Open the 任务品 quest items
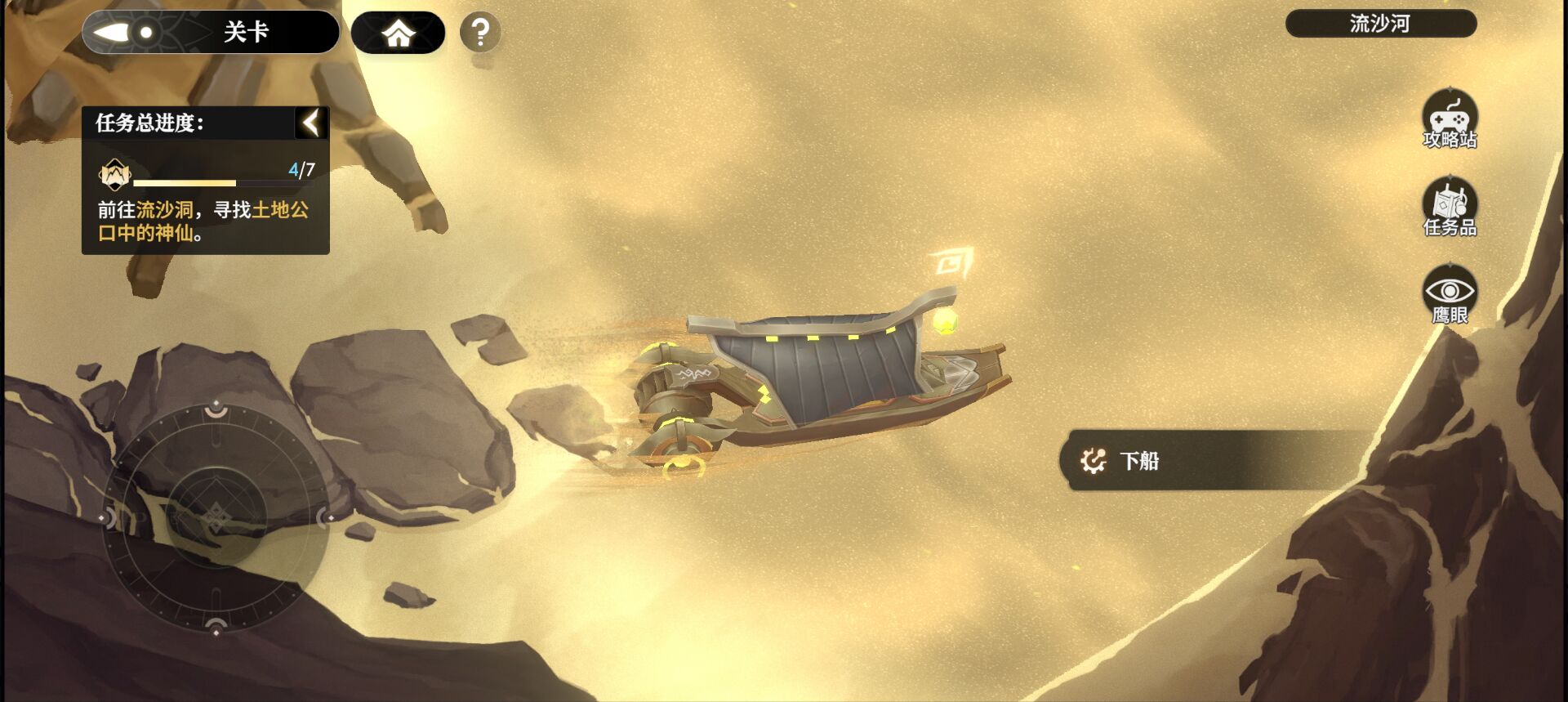The width and height of the screenshot is (1568, 702). [x=1450, y=208]
